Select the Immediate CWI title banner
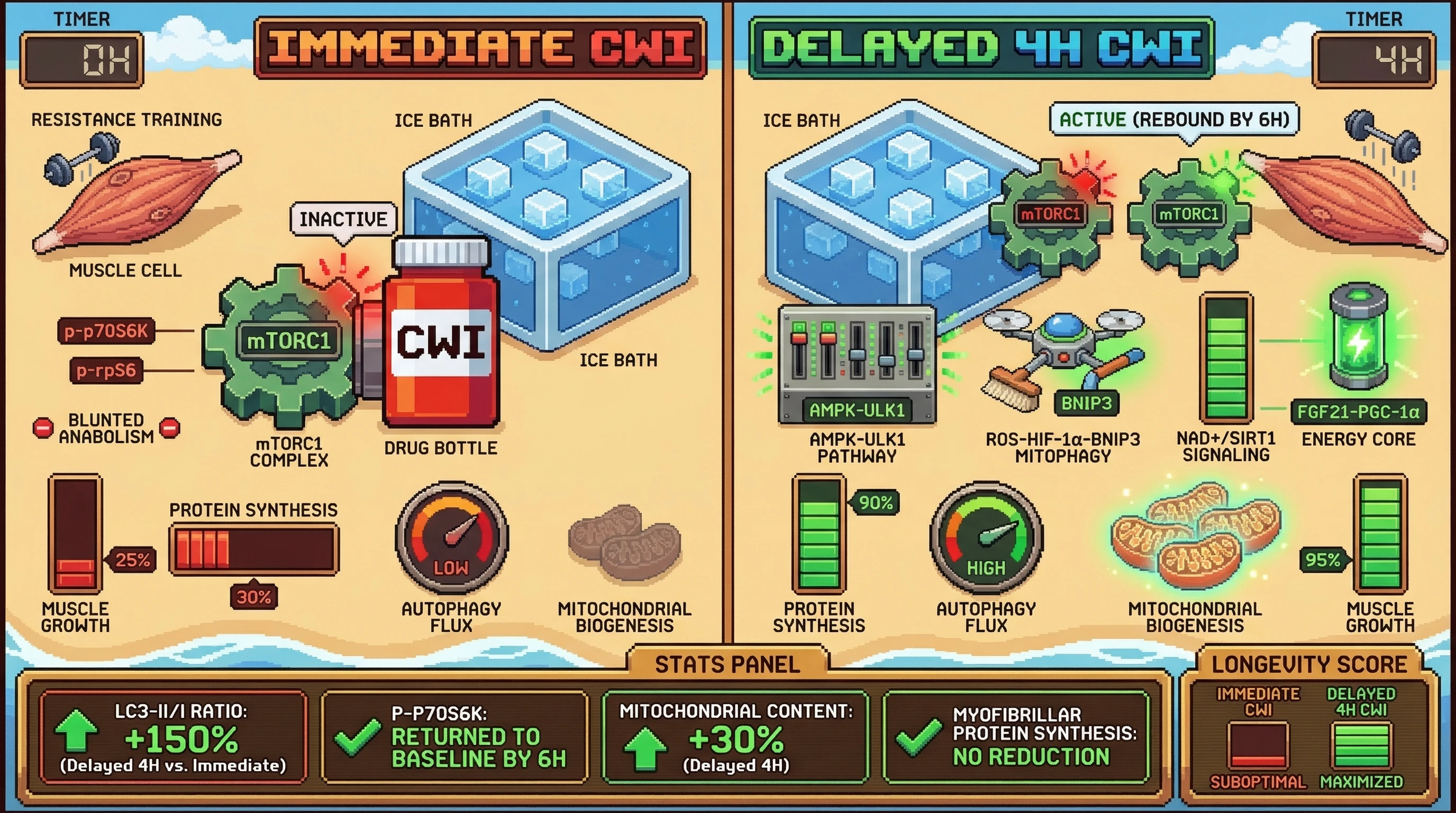The width and height of the screenshot is (1456, 813). coord(480,47)
